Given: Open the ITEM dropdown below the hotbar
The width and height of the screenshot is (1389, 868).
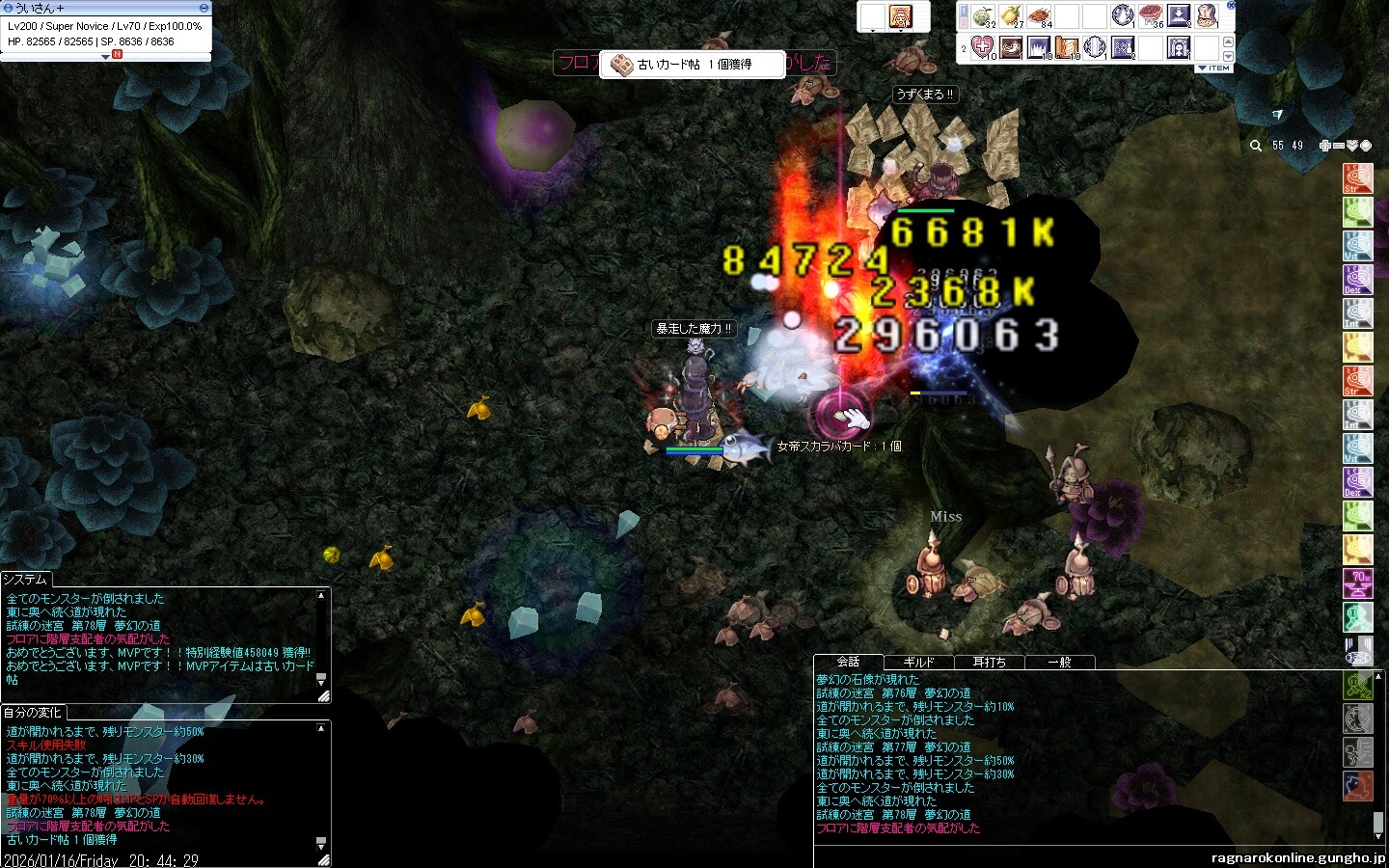Looking at the screenshot, I should [1213, 68].
